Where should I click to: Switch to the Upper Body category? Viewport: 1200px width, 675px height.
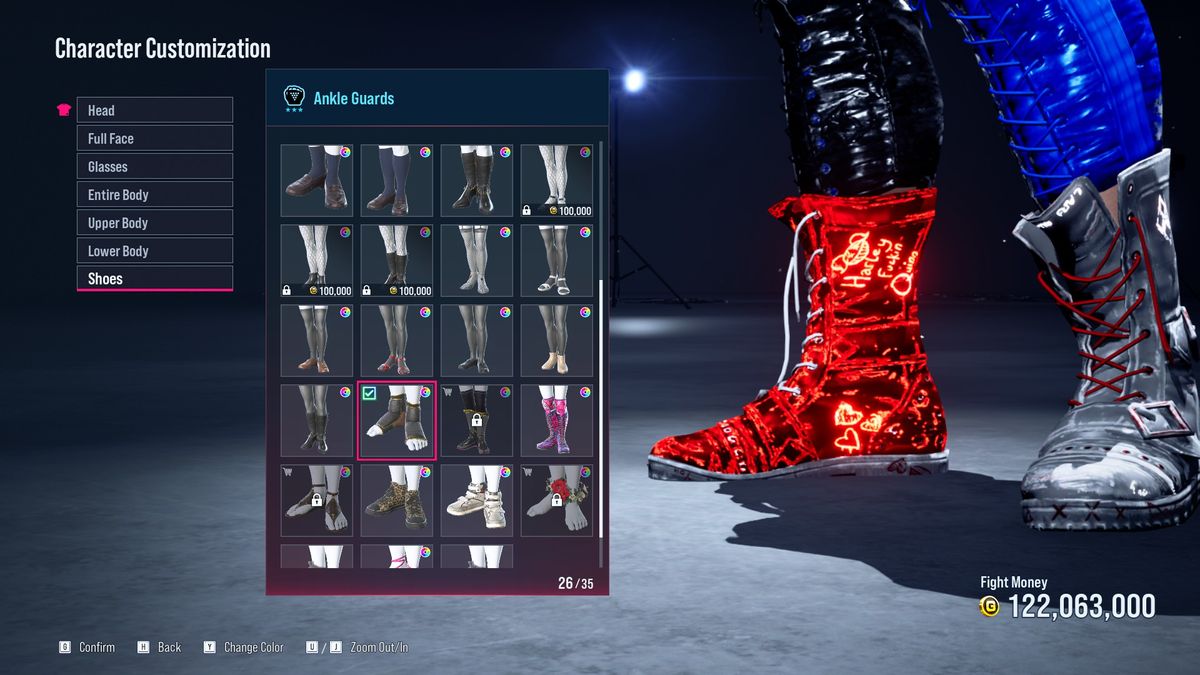tap(154, 222)
